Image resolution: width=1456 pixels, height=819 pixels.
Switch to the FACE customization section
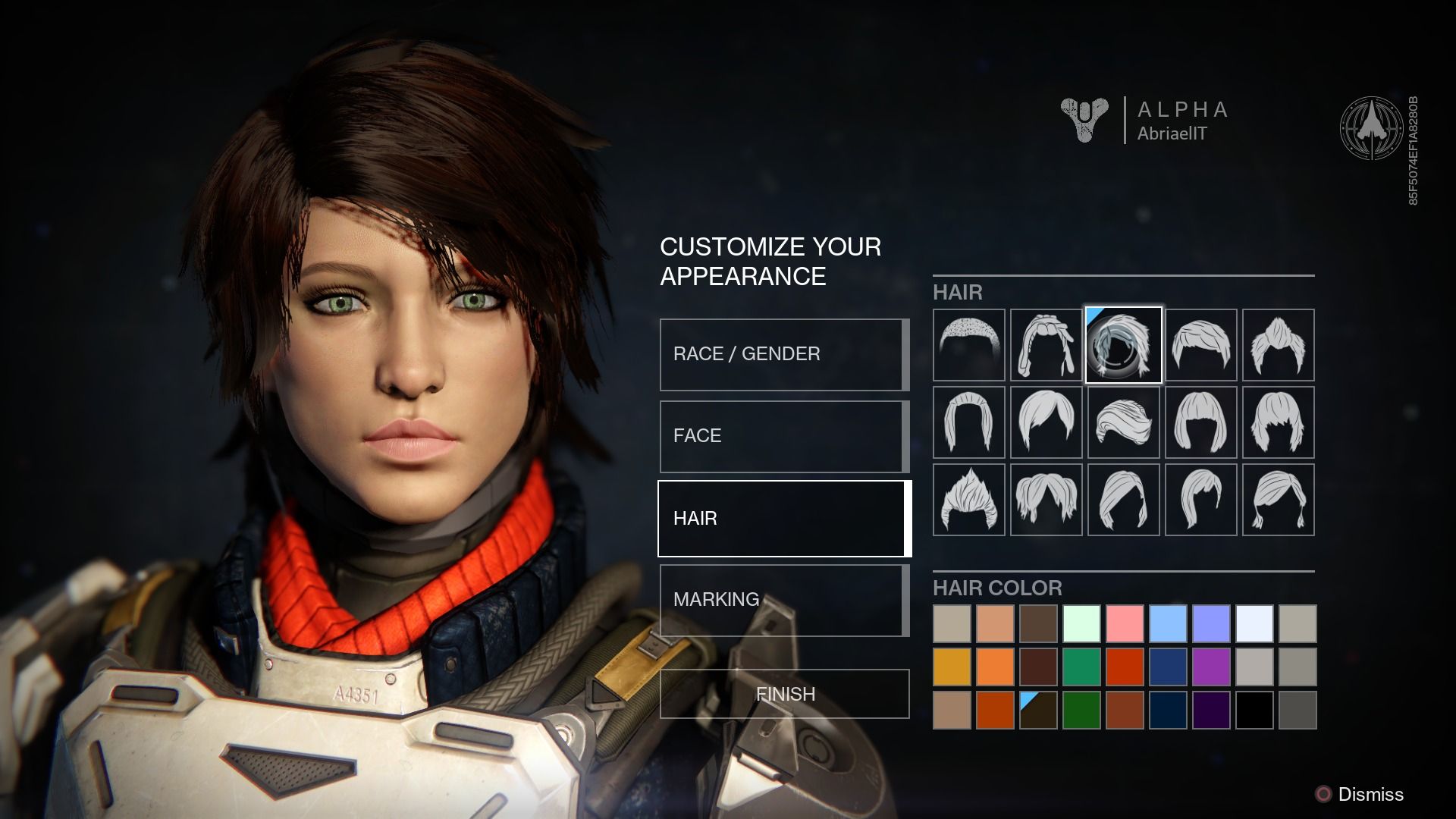pos(783,436)
